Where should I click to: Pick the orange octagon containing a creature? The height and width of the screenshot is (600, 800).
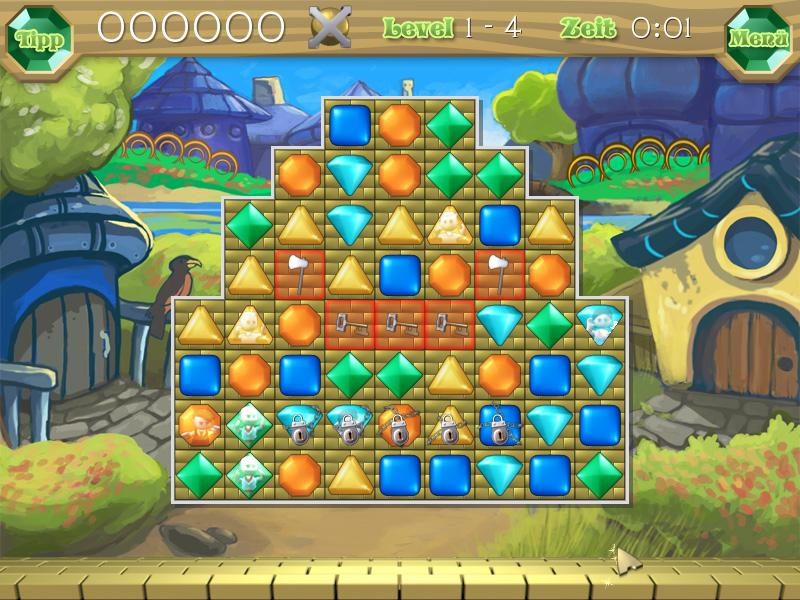click(199, 425)
